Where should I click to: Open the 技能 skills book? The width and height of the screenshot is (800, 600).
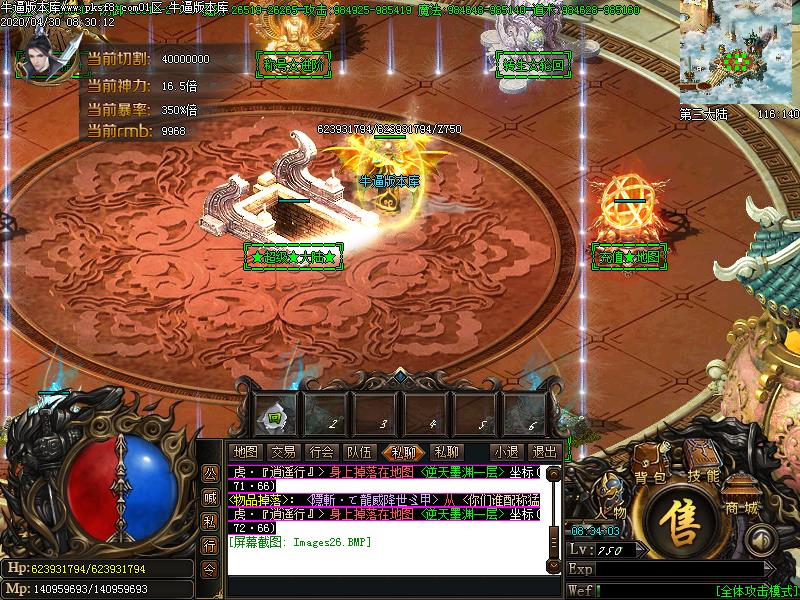[704, 476]
